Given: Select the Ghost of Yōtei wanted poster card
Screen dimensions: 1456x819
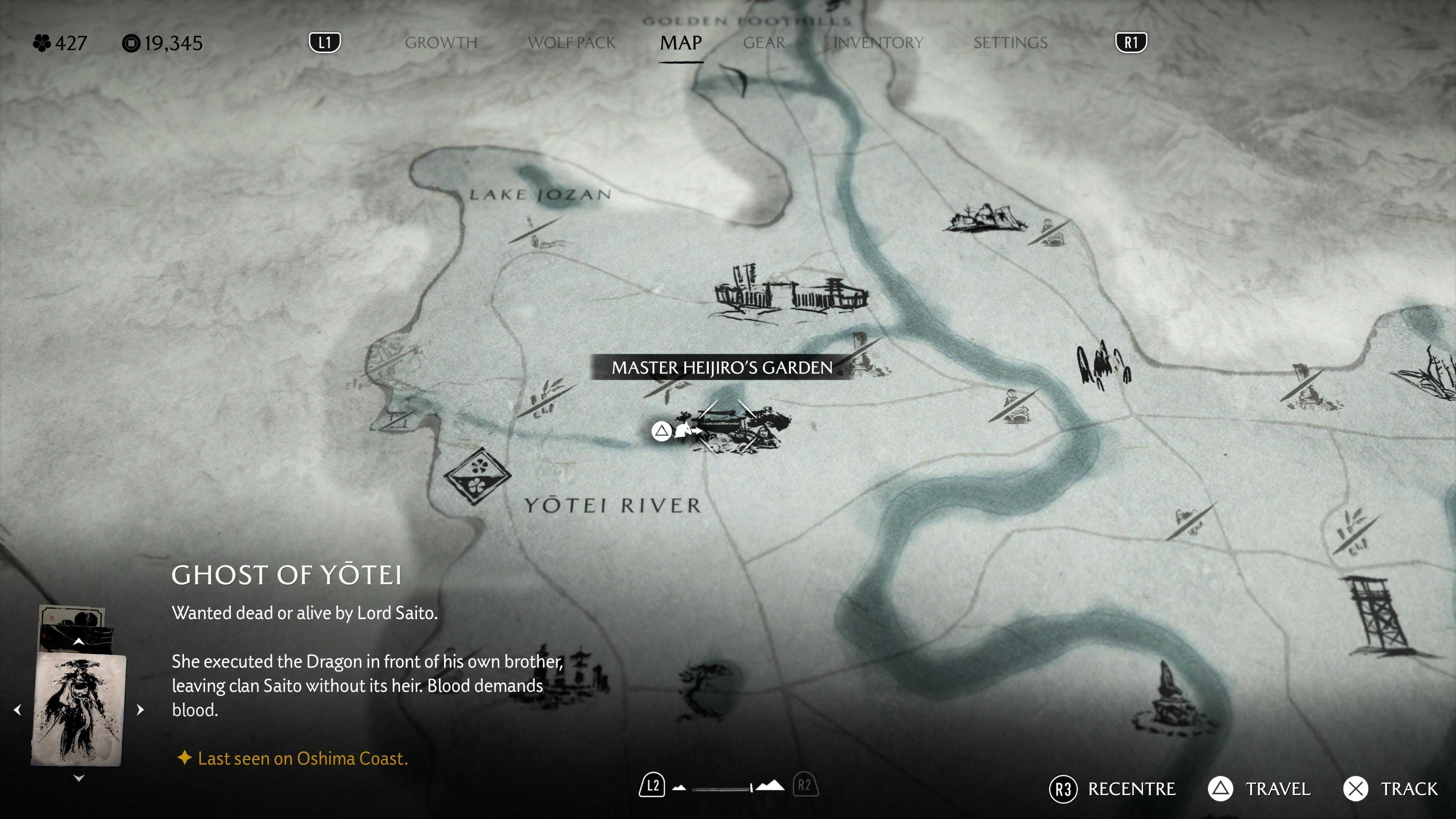Looking at the screenshot, I should 79,709.
